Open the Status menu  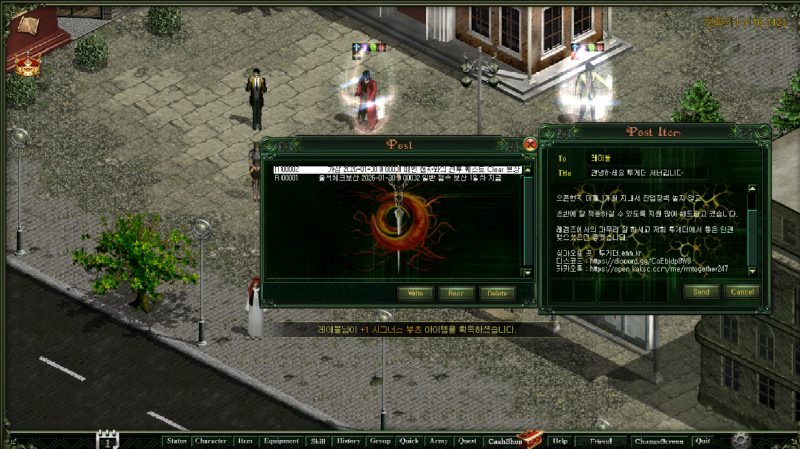(177, 440)
